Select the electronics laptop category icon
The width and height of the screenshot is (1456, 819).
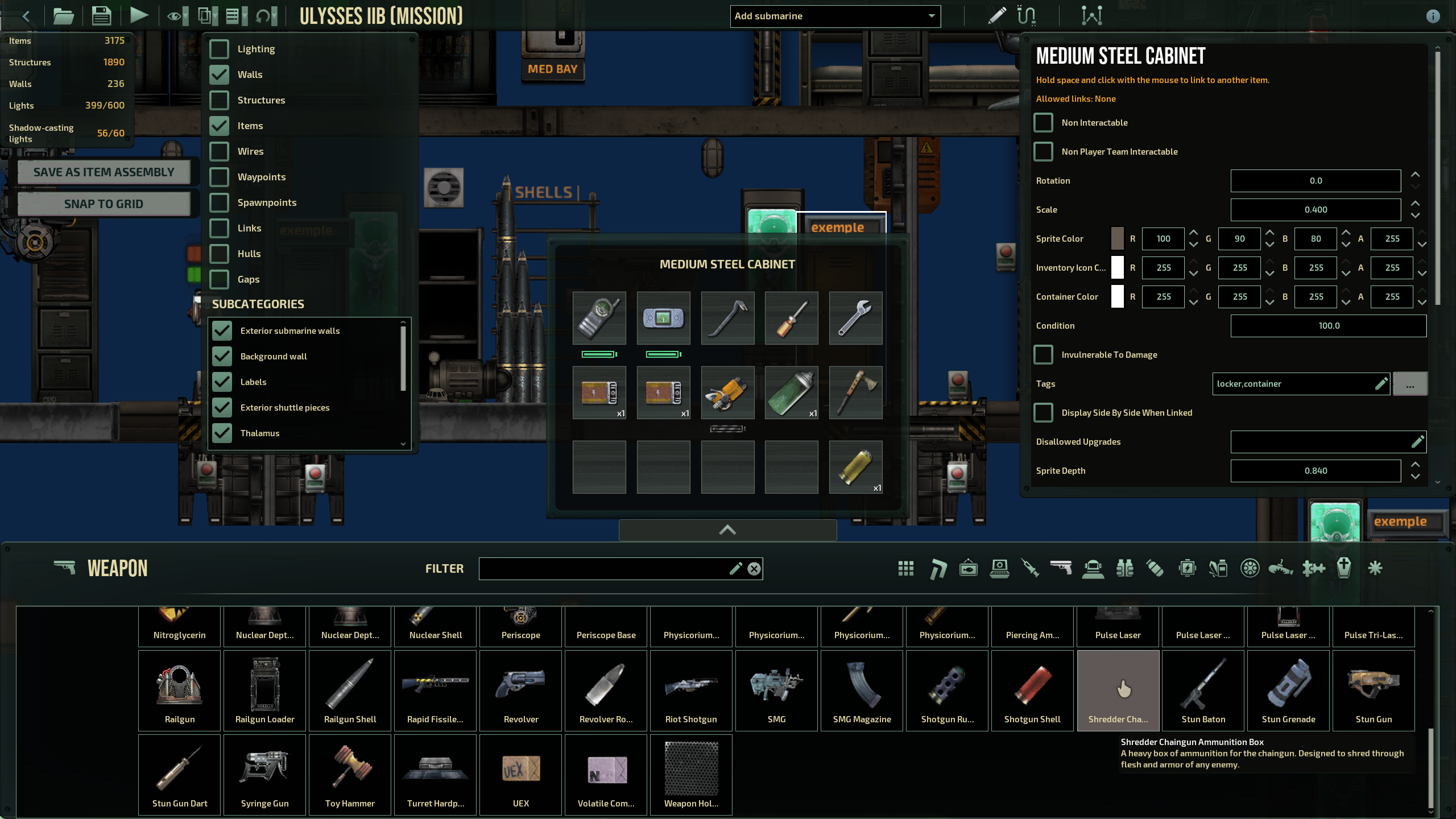click(1000, 568)
